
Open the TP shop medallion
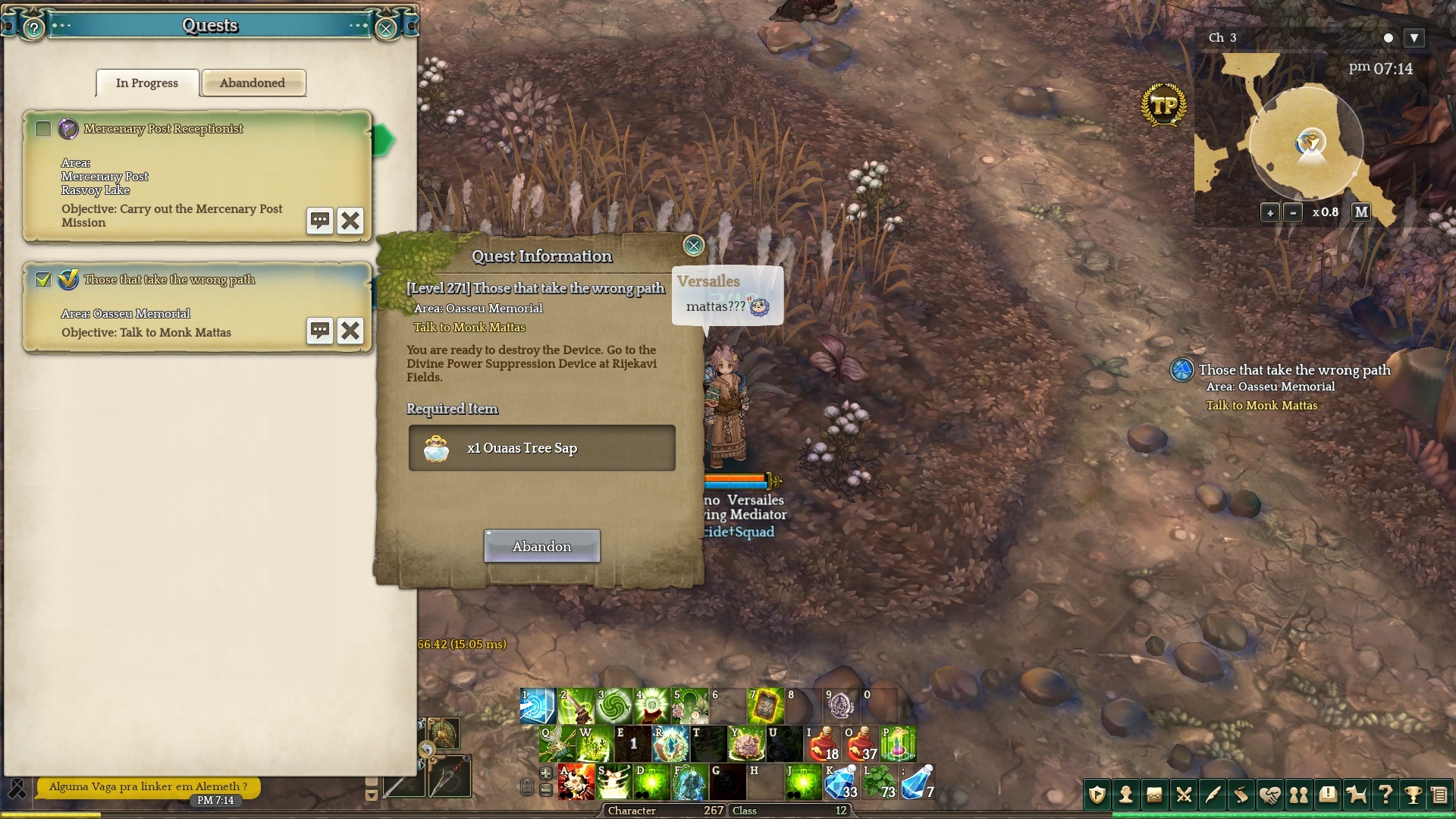click(1163, 105)
